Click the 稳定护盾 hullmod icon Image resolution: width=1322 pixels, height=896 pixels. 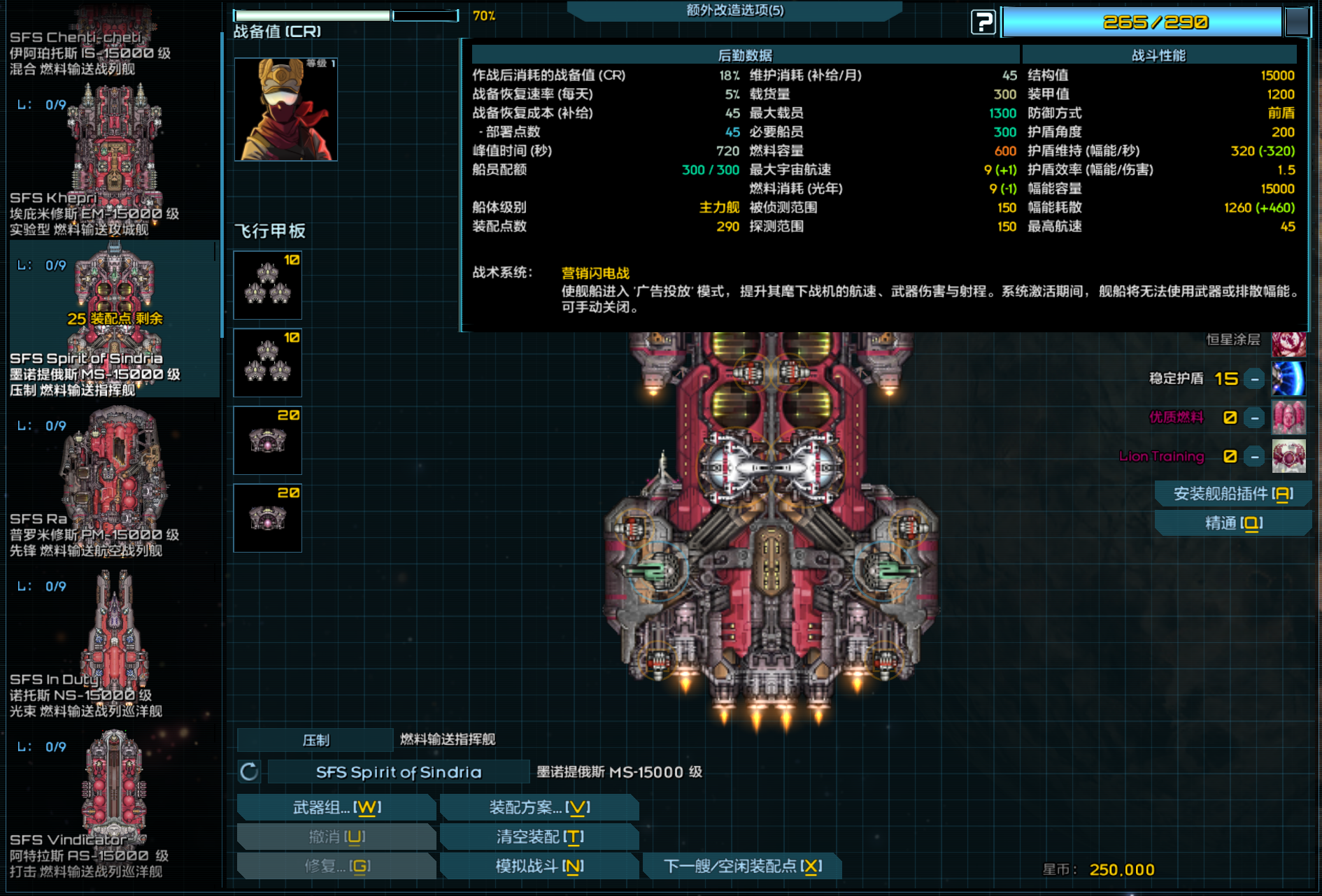1289,379
